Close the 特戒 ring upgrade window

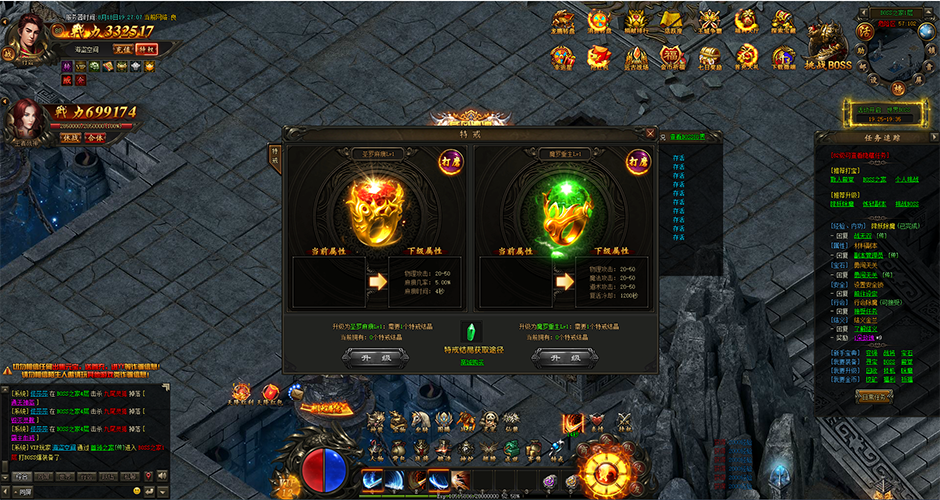tap(651, 133)
